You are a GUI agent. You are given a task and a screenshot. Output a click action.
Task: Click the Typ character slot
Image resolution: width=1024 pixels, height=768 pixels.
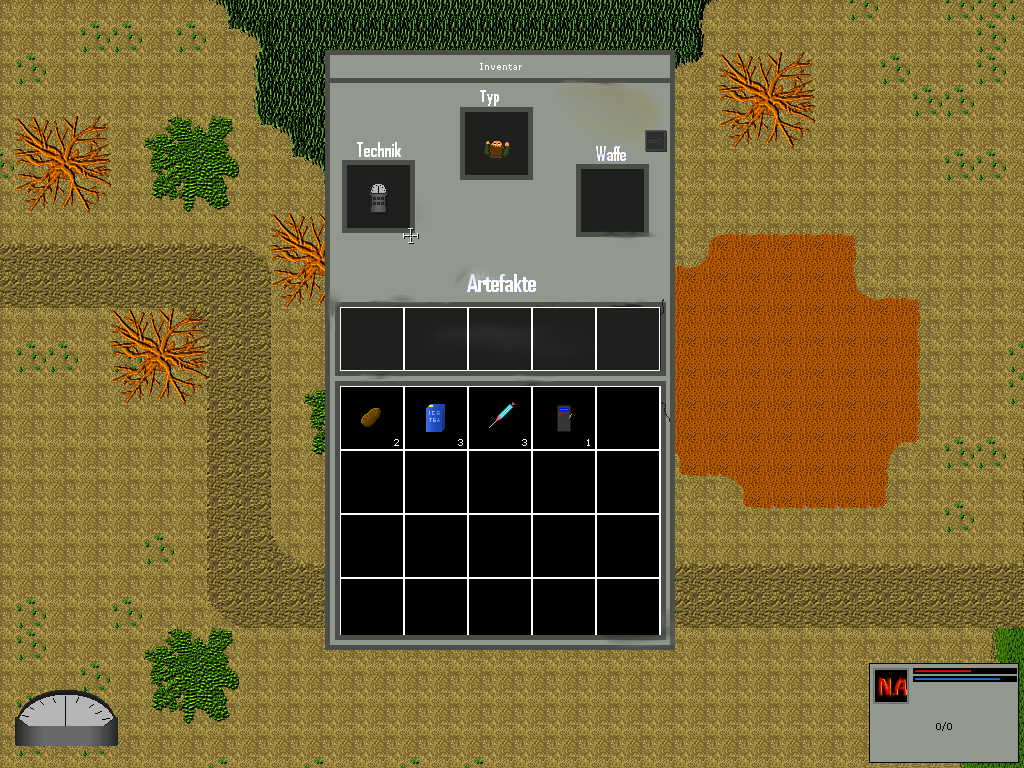(496, 144)
